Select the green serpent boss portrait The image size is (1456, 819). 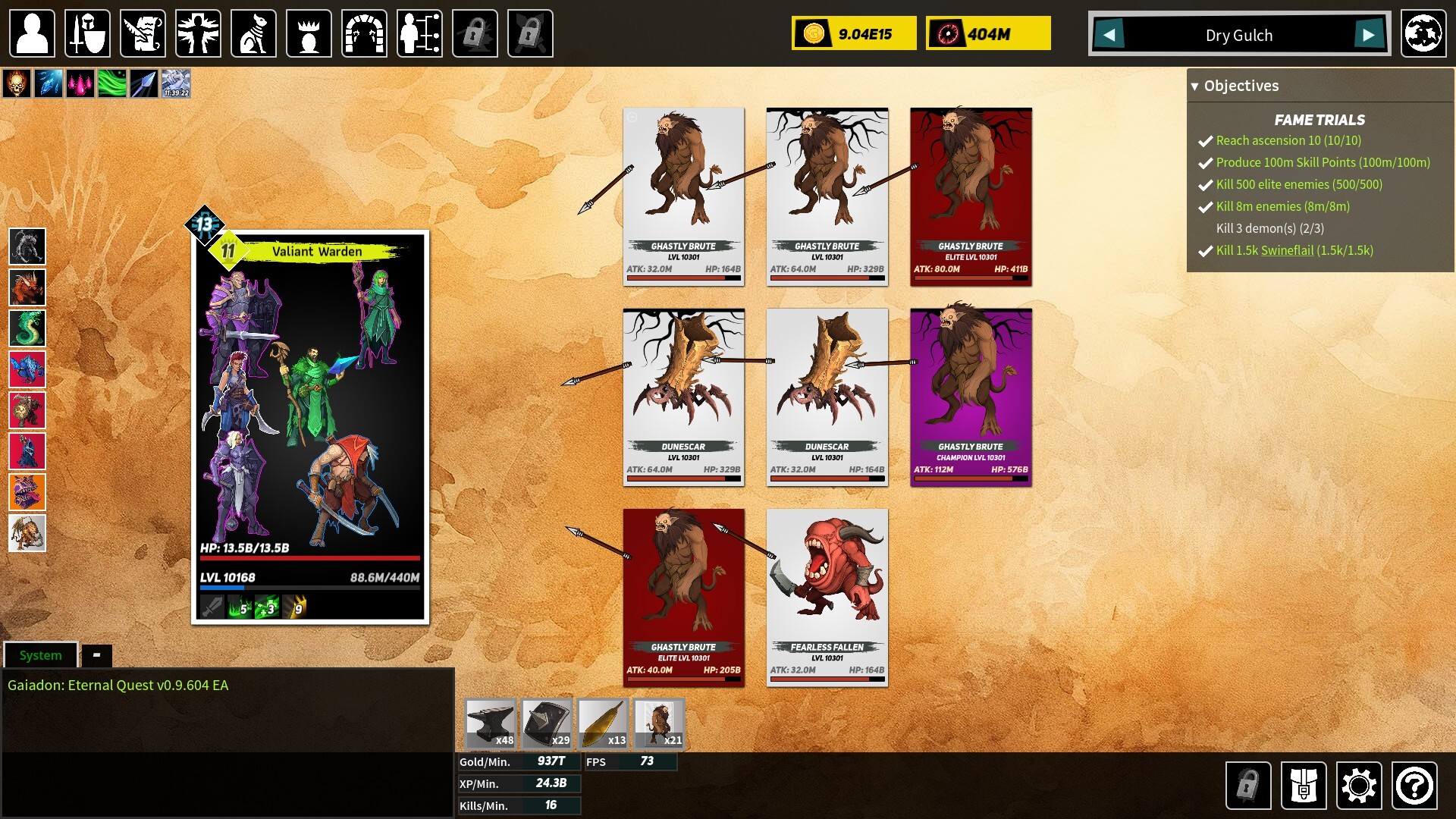pyautogui.click(x=27, y=328)
